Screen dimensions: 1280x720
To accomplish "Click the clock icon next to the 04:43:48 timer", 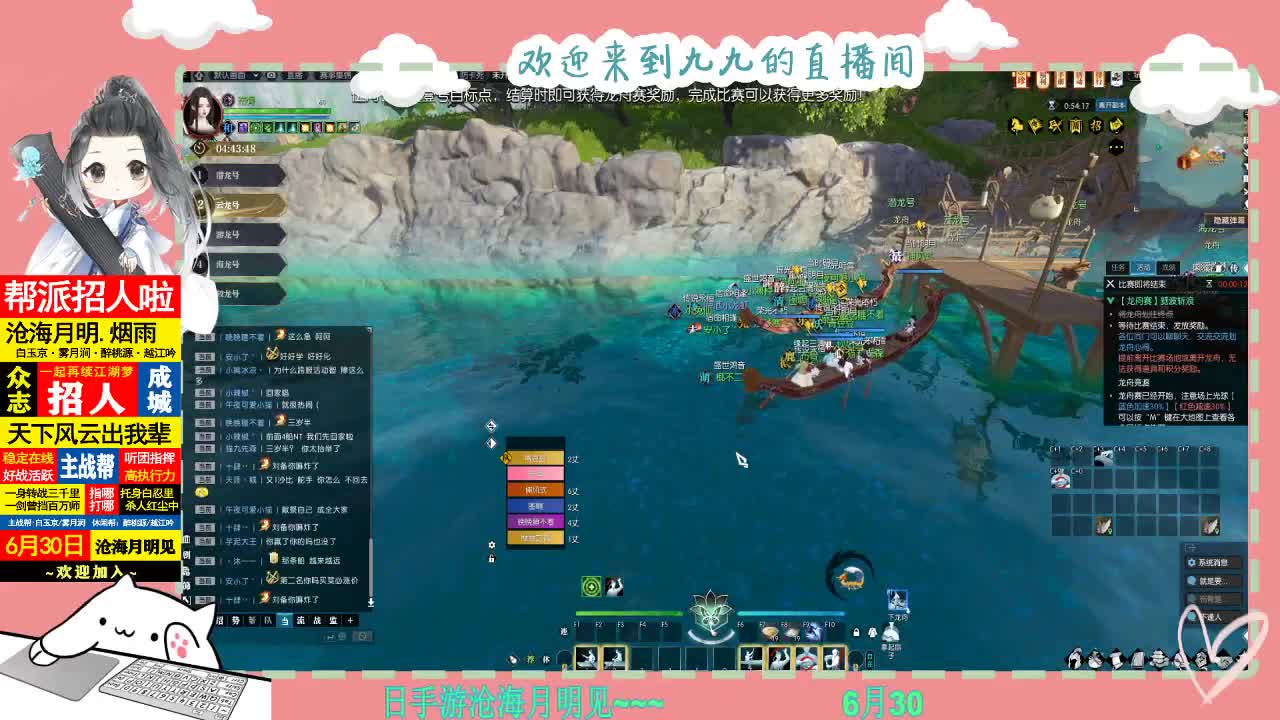I will 200,148.
